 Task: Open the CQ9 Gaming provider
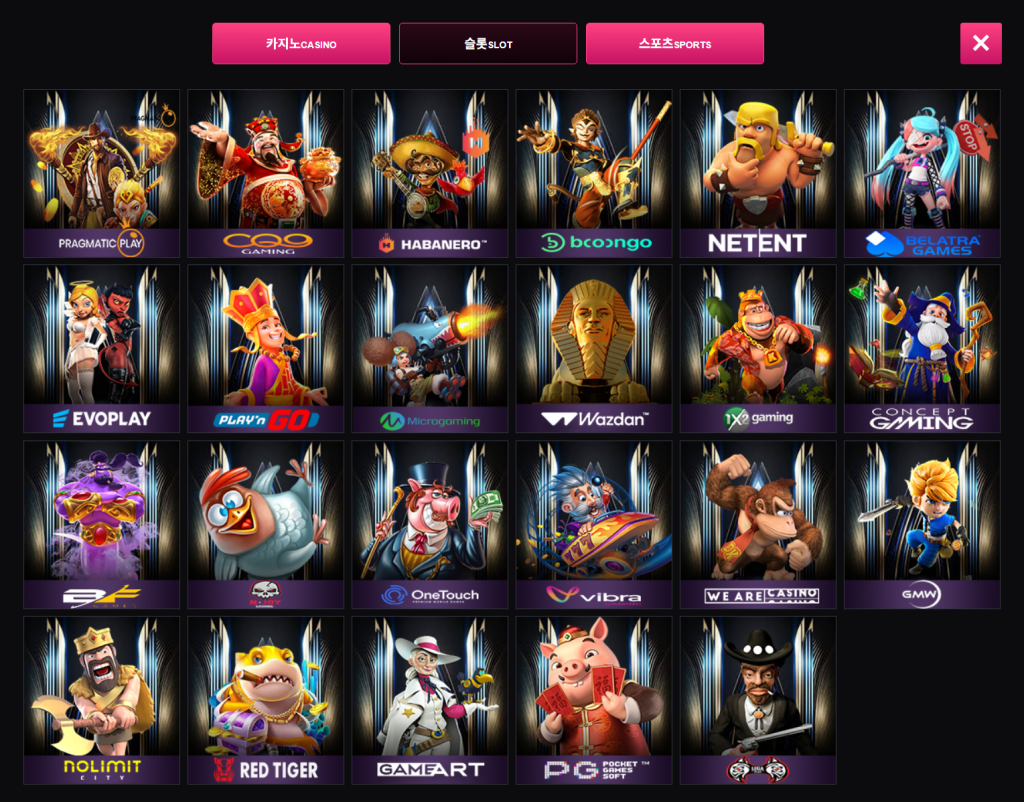point(266,174)
